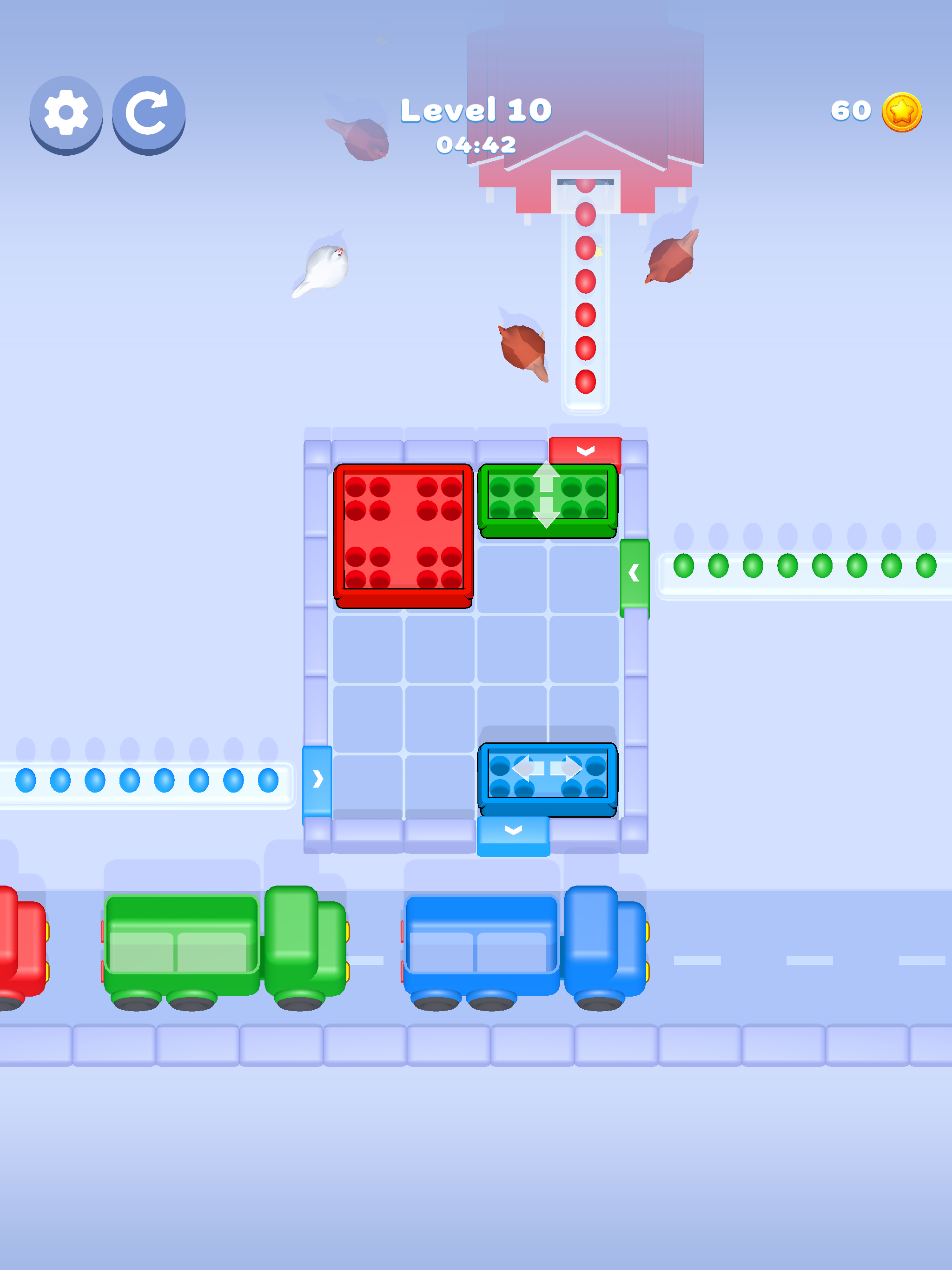The image size is (952, 1270).
Task: Tap the coin star icon
Action: pos(903,112)
